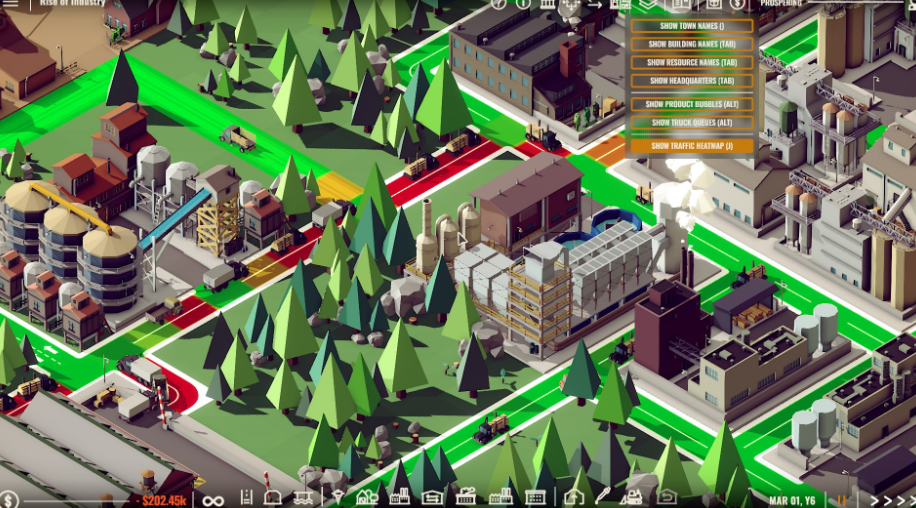
Task: Pause the game with the pause button
Action: [x=842, y=499]
